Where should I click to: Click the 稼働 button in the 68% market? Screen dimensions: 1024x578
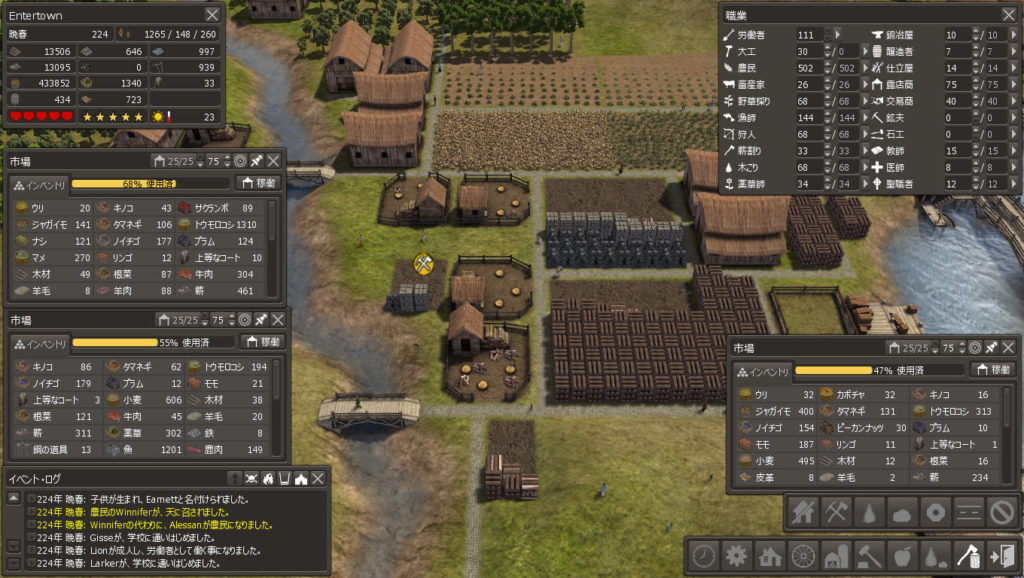[259, 183]
